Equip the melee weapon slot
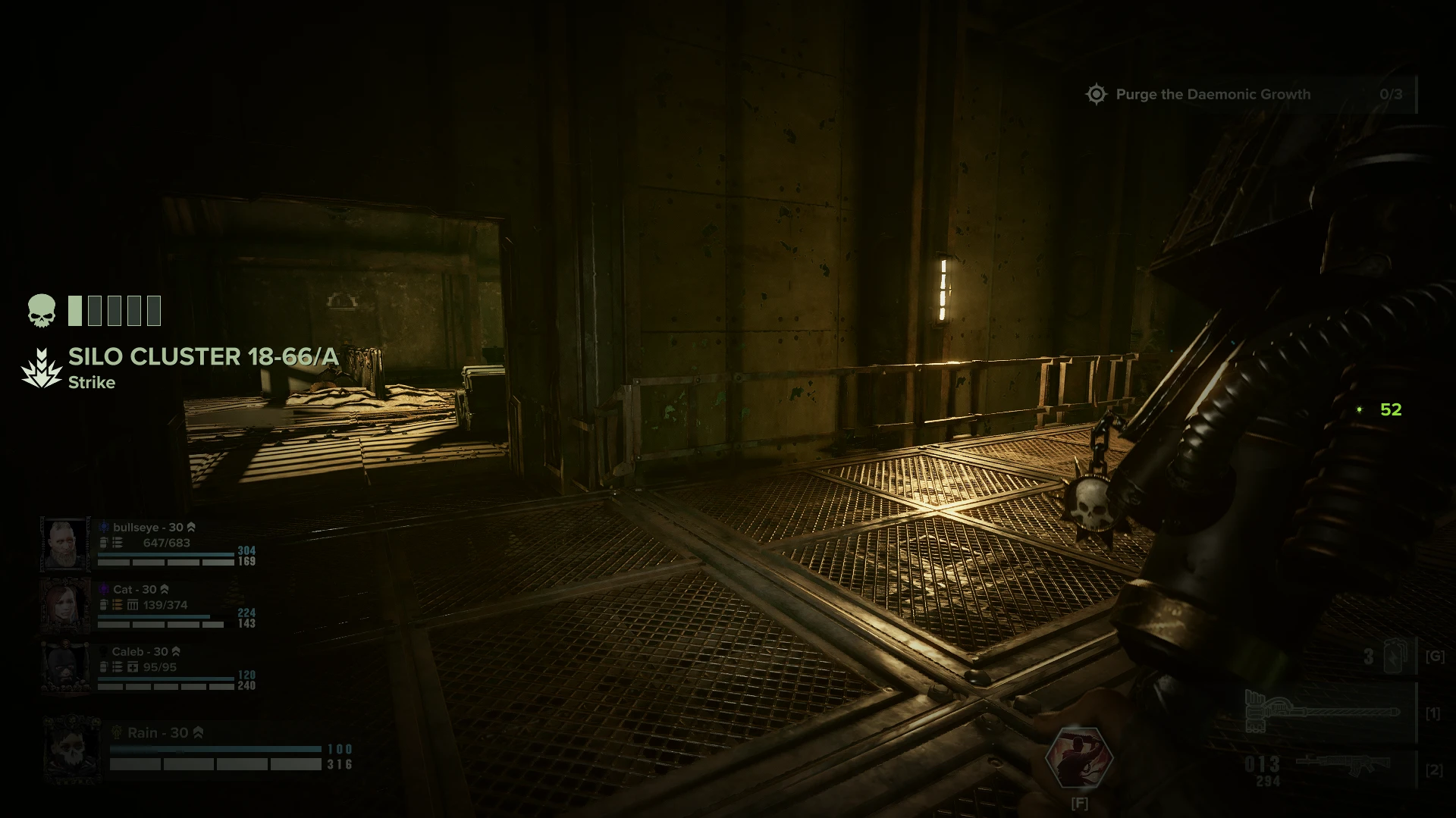Viewport: 1456px width, 818px height. pyautogui.click(x=1323, y=713)
